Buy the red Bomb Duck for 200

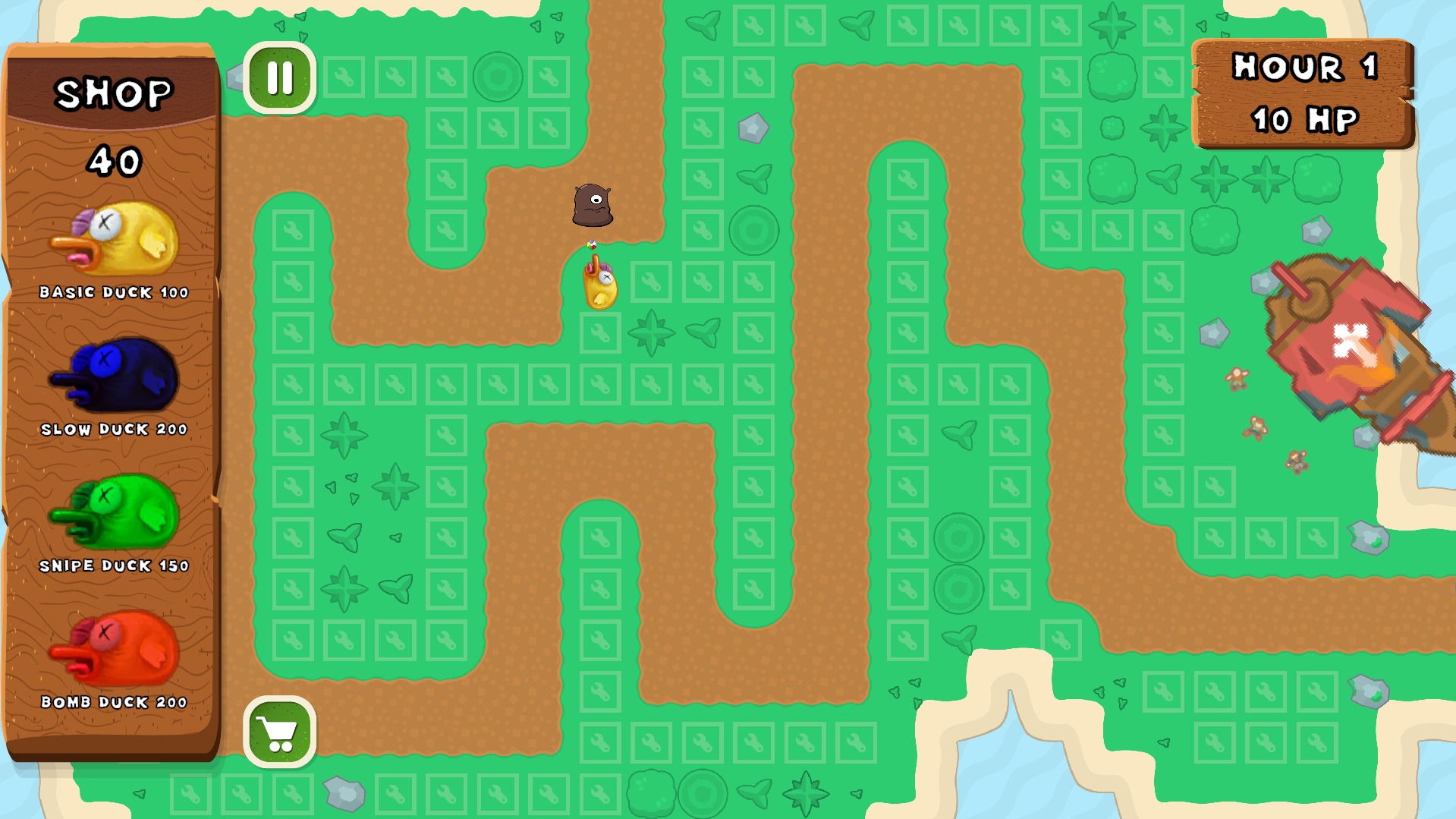[x=115, y=650]
